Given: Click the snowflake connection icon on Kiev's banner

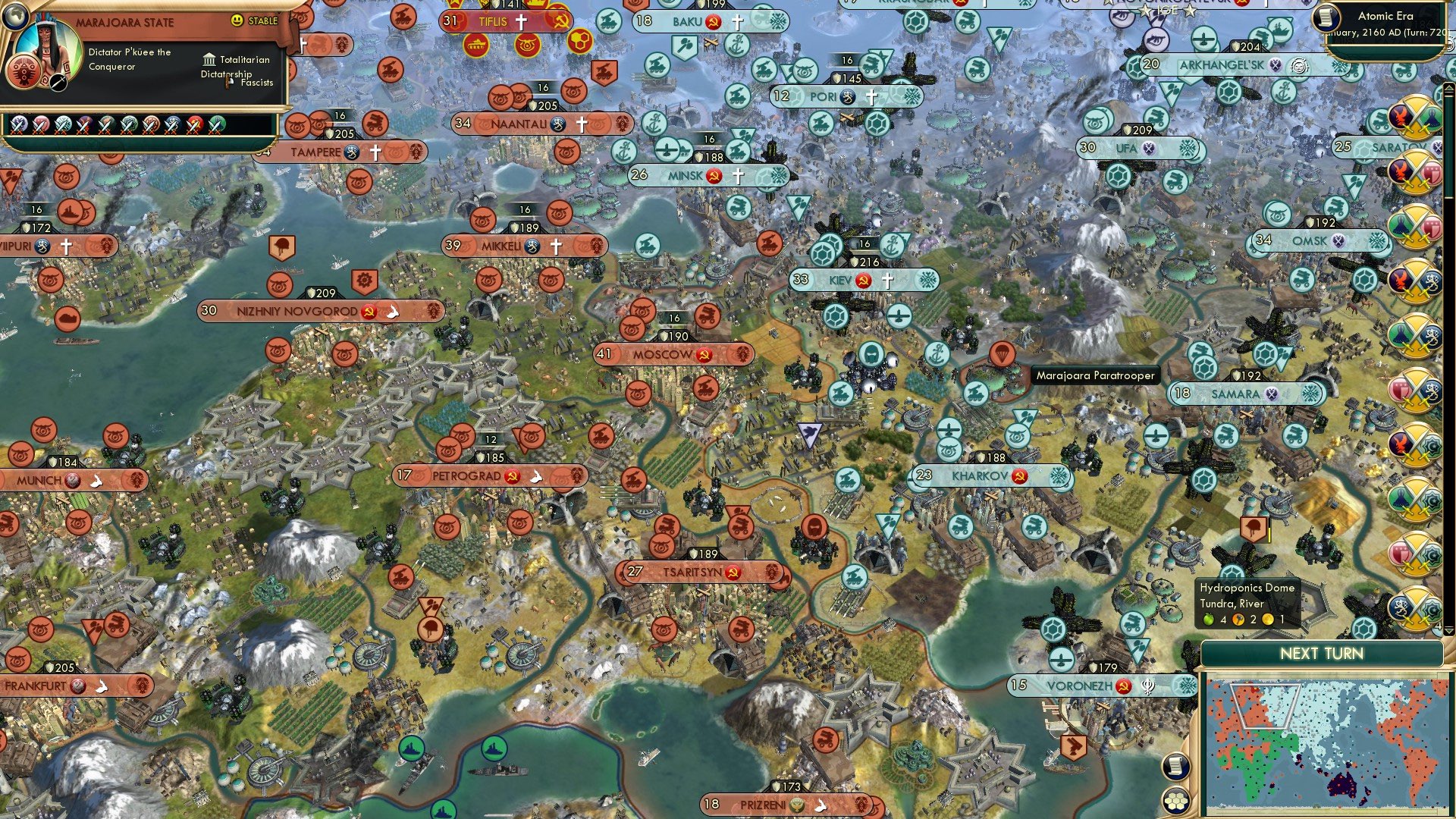Looking at the screenshot, I should click(927, 279).
